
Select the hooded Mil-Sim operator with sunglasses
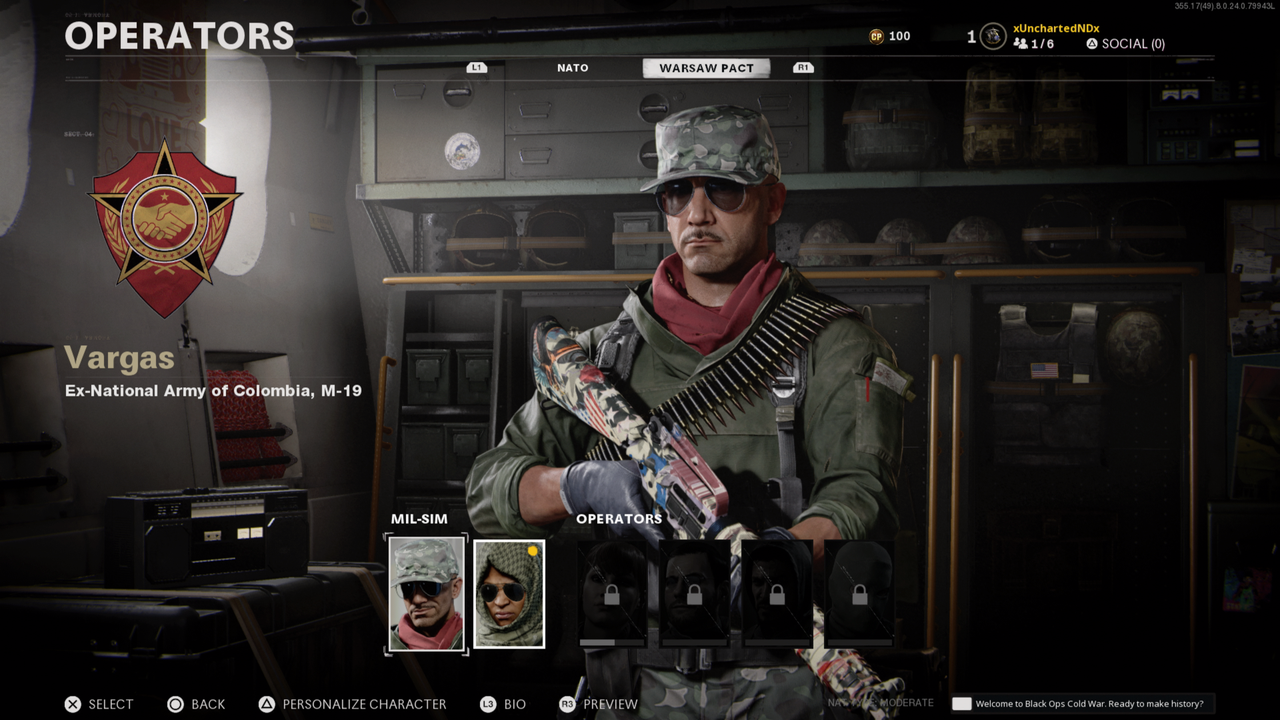tap(509, 594)
